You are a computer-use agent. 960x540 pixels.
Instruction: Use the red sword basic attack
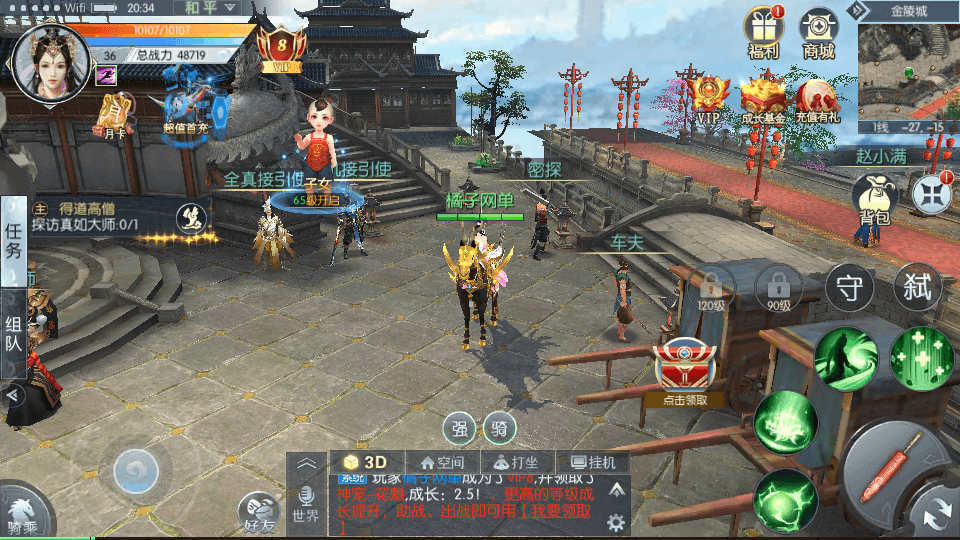click(898, 471)
